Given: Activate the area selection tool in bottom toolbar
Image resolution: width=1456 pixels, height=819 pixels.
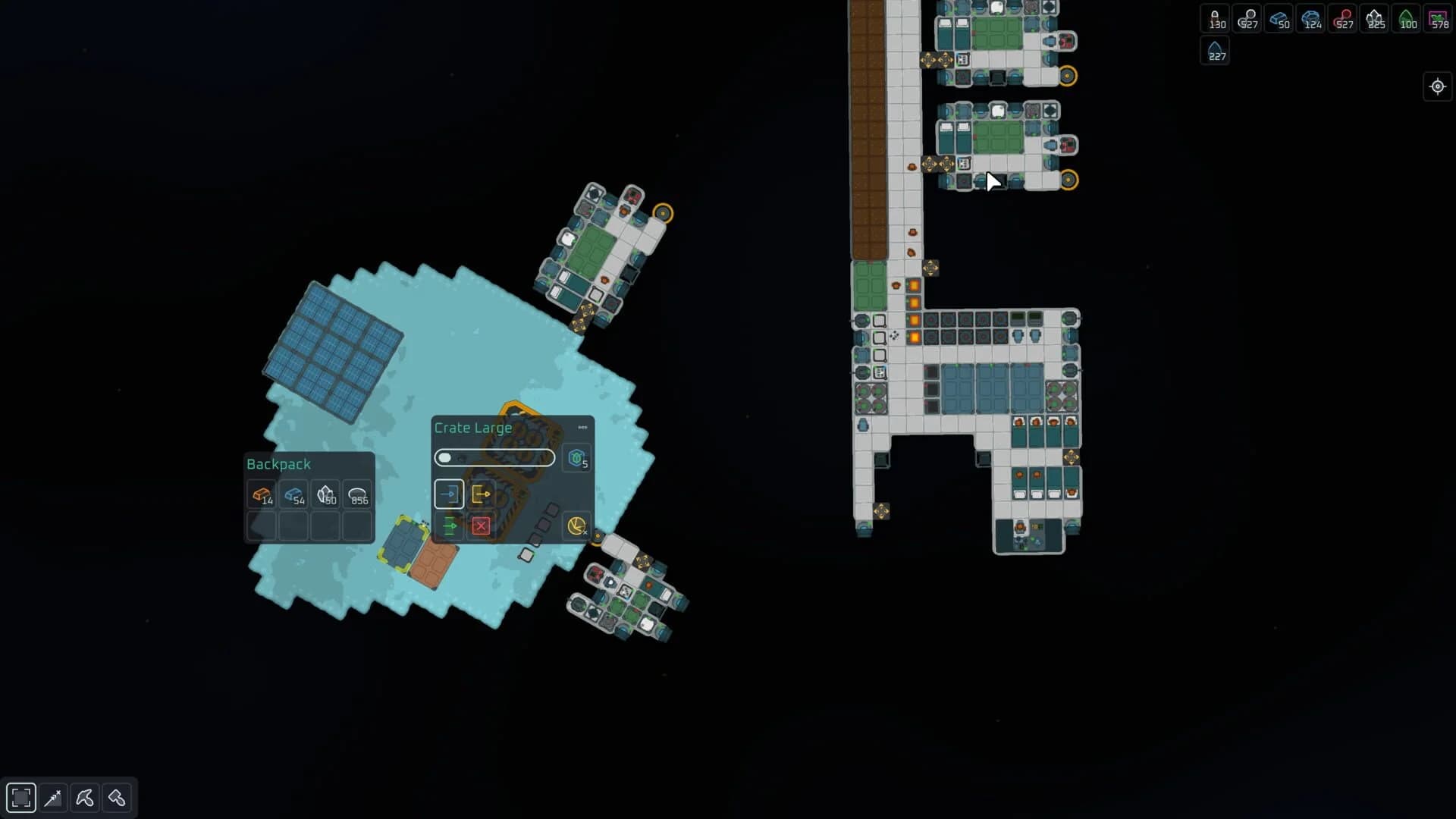Looking at the screenshot, I should point(20,797).
